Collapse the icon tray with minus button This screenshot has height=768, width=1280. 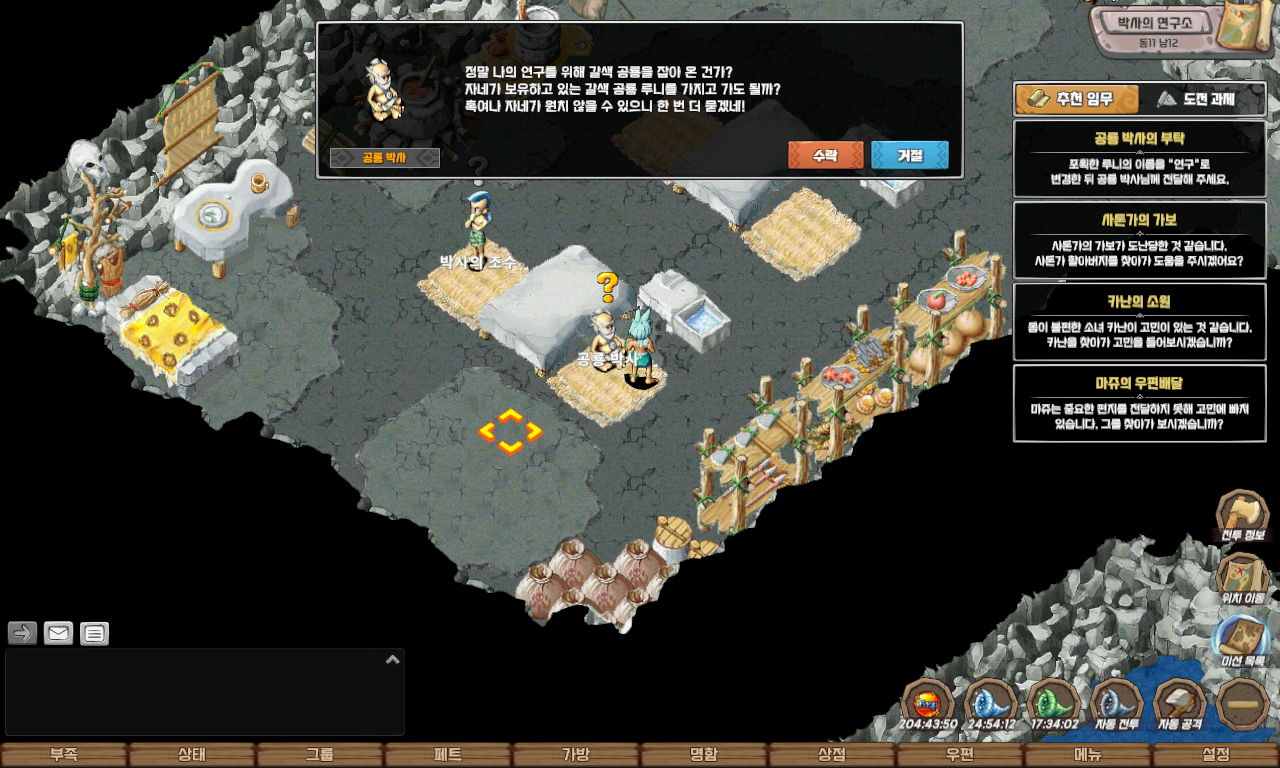pos(1243,703)
